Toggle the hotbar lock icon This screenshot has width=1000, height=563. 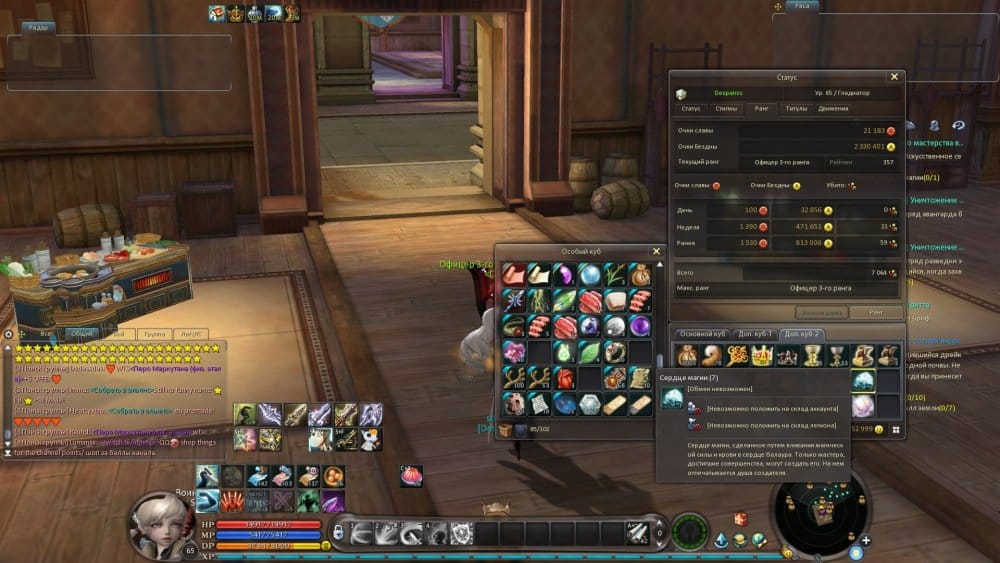(x=340, y=530)
